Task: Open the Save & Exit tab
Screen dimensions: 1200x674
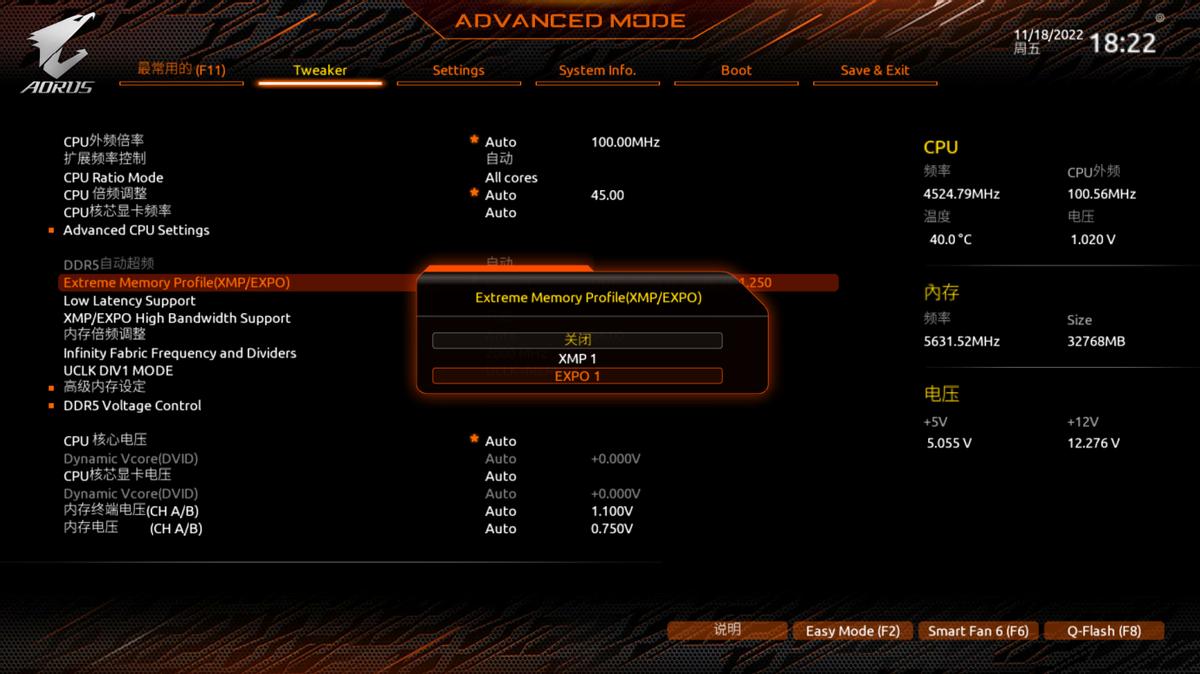Action: 874,70
